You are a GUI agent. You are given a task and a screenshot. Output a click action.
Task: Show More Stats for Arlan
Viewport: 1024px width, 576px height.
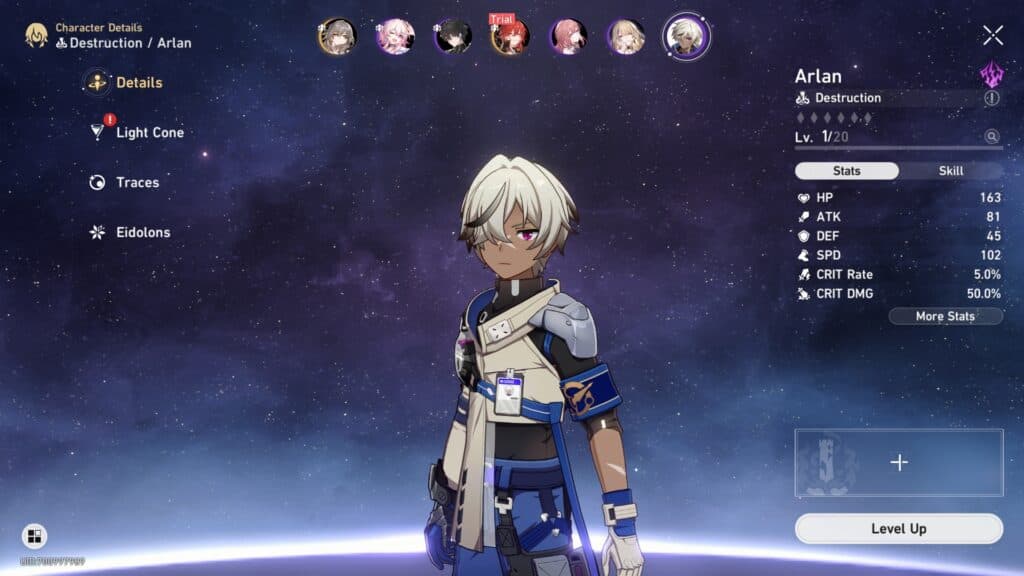945,317
